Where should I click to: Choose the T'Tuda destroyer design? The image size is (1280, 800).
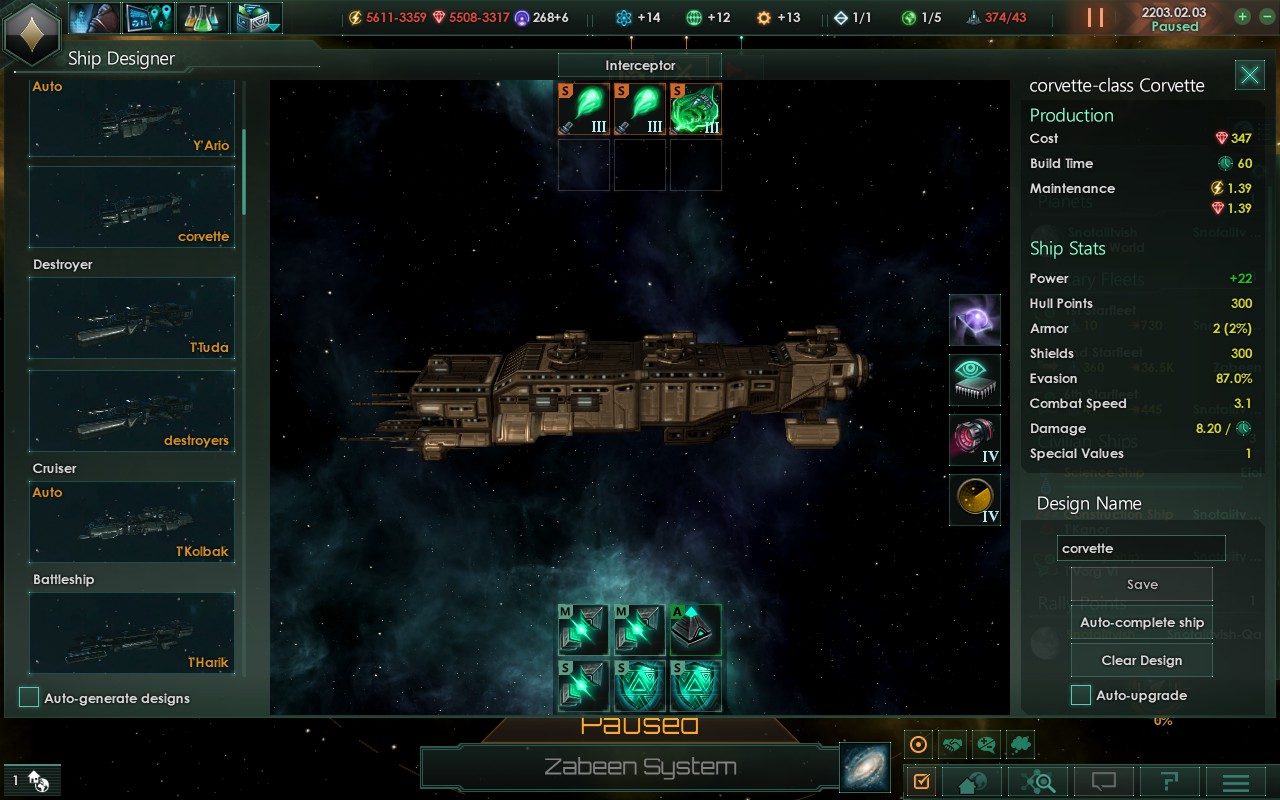132,318
